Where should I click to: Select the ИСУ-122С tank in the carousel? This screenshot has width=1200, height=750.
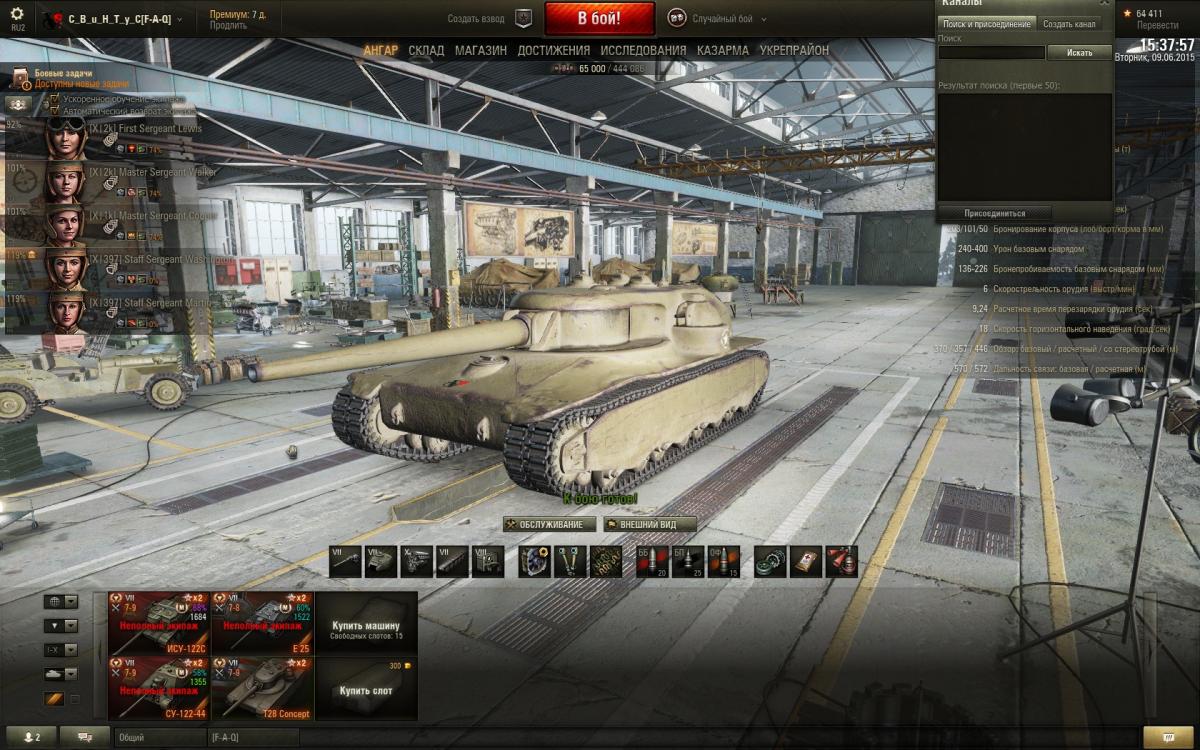pyautogui.click(x=159, y=622)
